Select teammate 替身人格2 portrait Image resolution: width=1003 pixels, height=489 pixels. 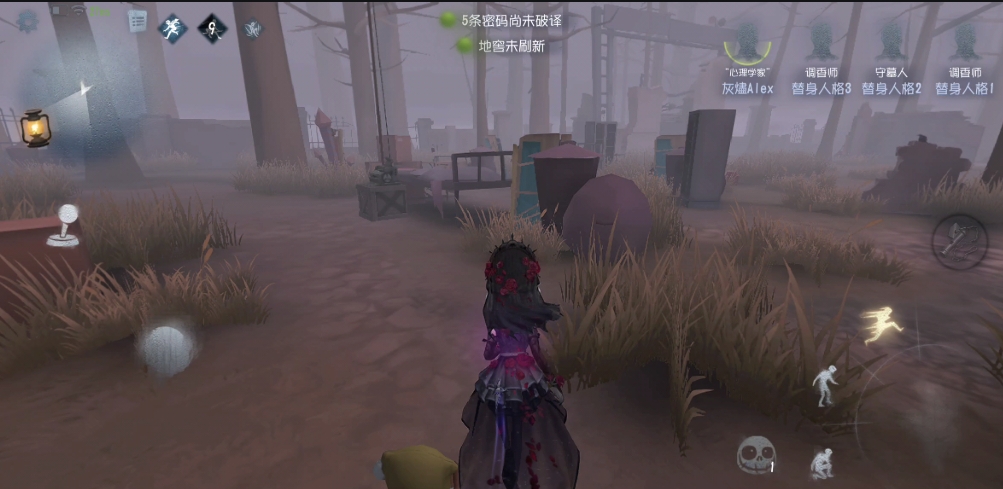[x=891, y=44]
